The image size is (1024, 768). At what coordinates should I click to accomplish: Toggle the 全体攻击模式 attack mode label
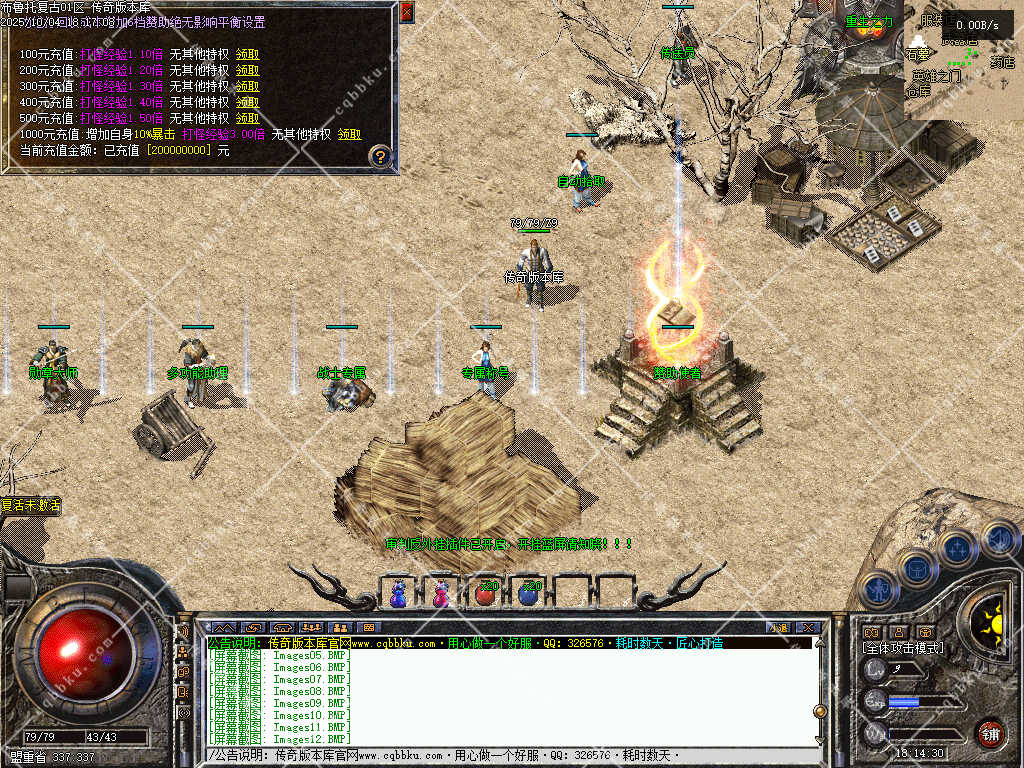(903, 648)
